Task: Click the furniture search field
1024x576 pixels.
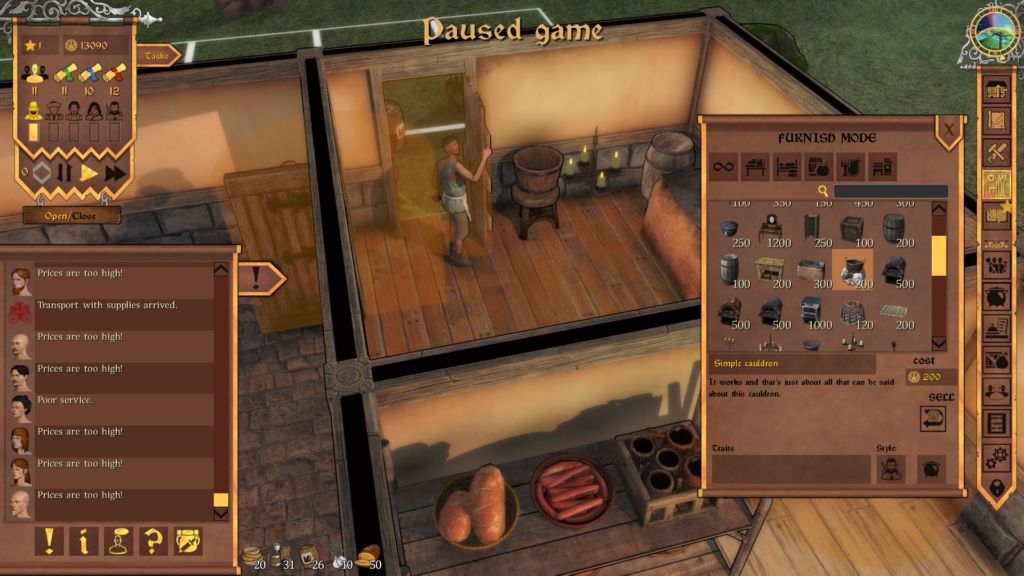Action: coord(890,191)
